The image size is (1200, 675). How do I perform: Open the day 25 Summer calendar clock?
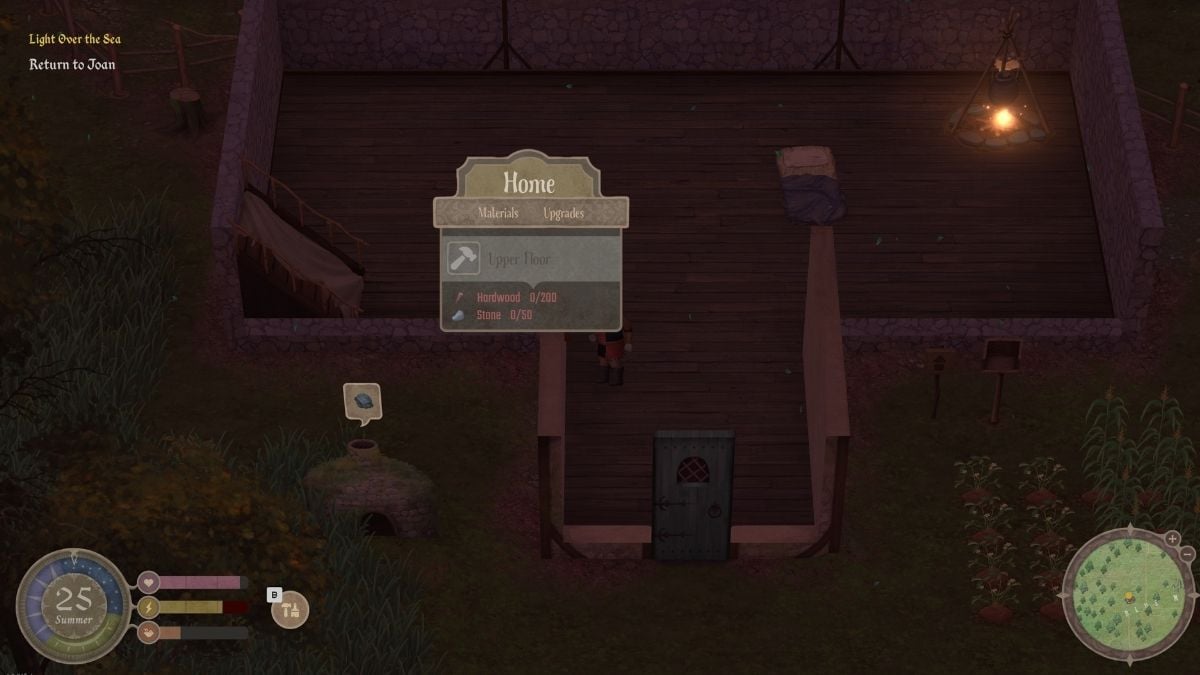[74, 605]
